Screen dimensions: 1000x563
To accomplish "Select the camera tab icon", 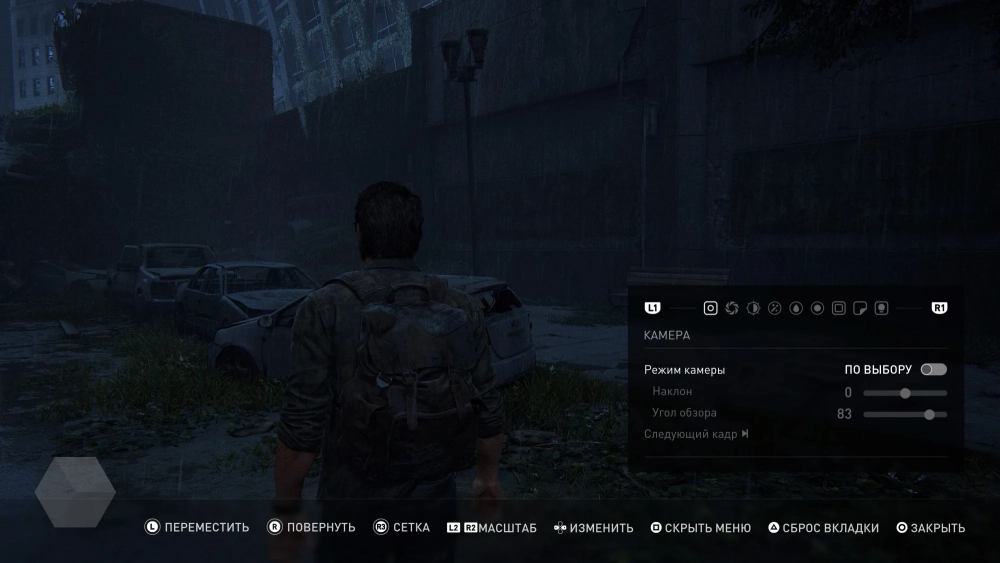I will (710, 308).
